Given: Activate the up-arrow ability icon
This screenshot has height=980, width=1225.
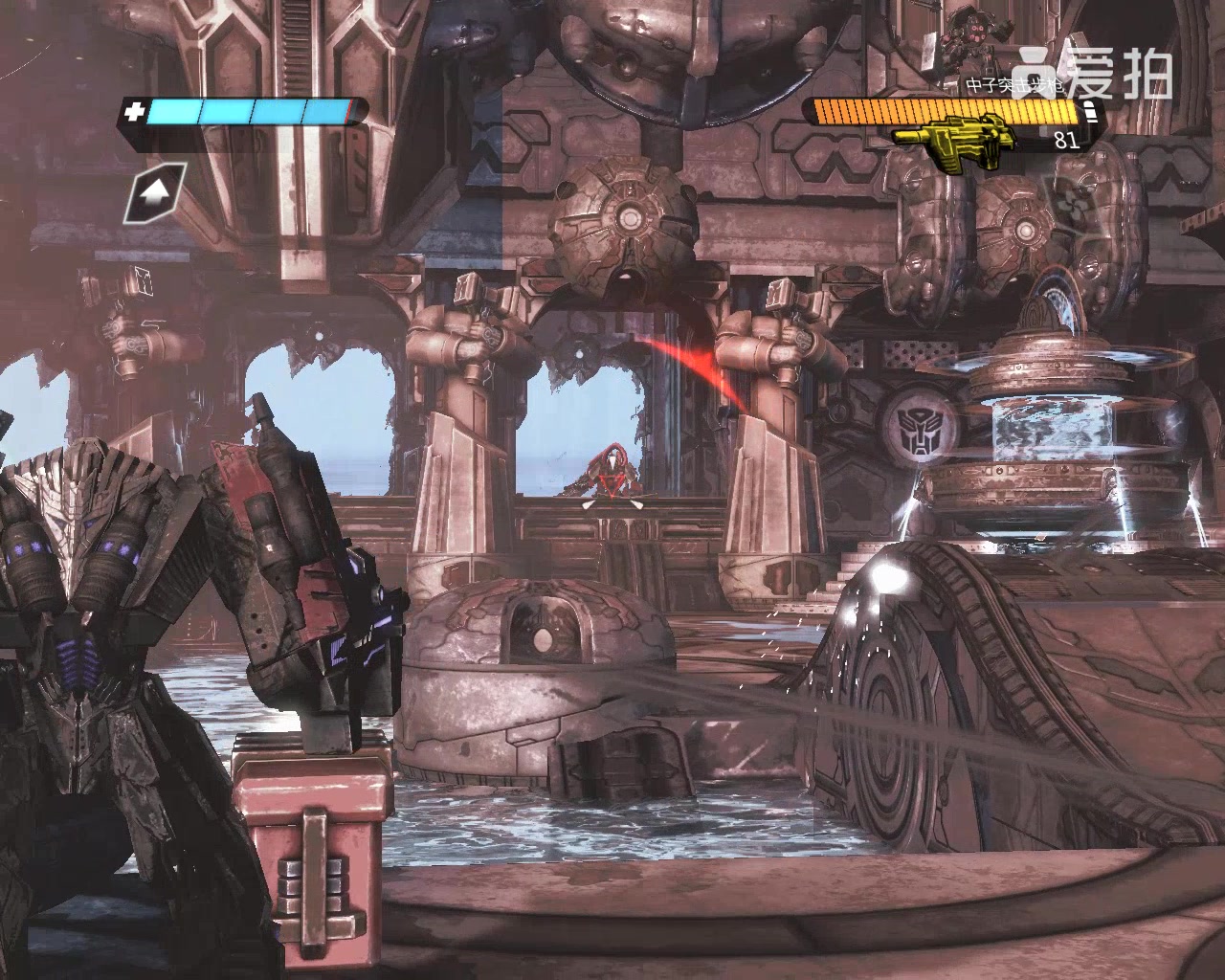Looking at the screenshot, I should (x=152, y=193).
